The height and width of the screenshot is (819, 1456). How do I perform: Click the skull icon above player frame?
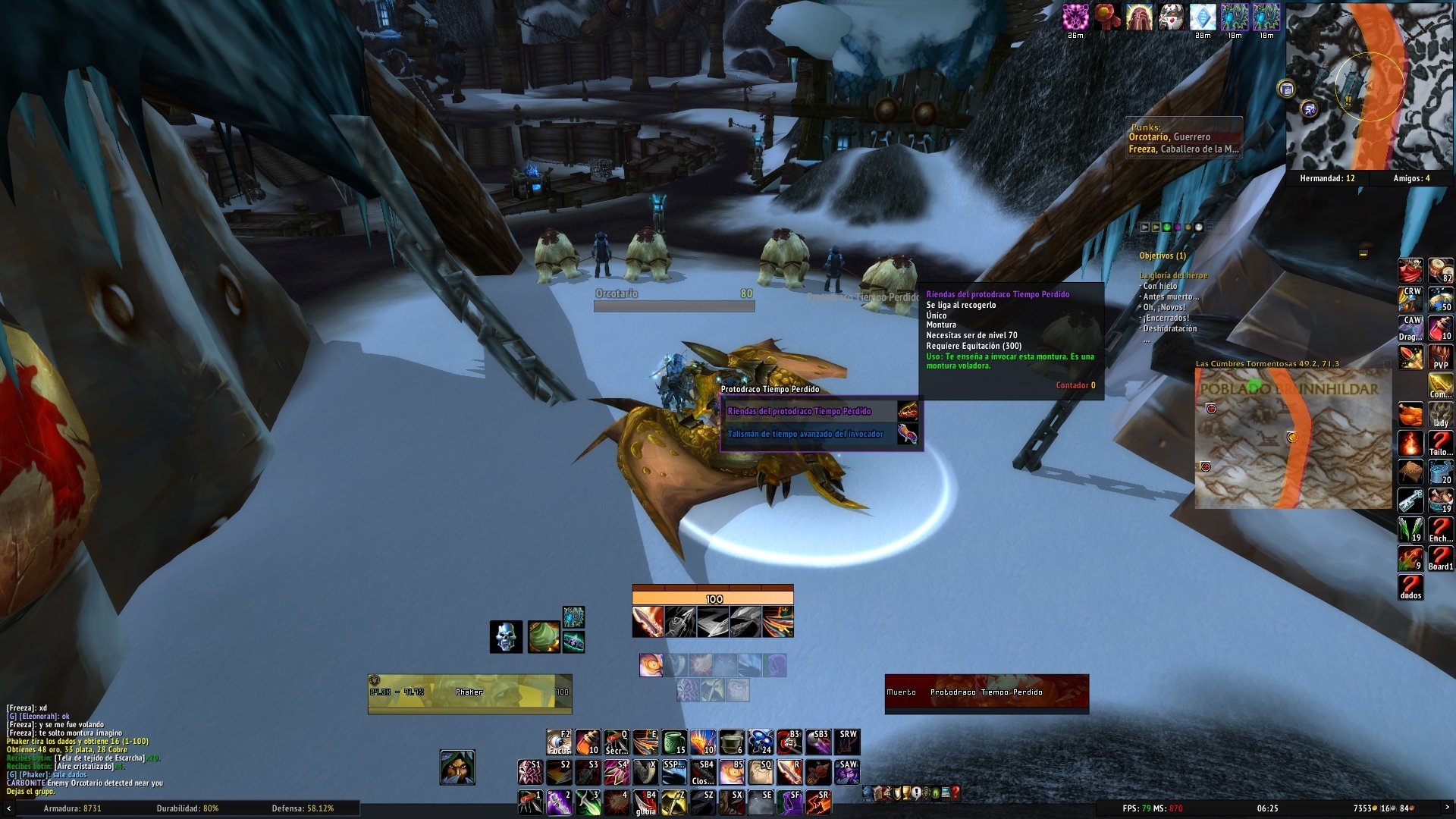click(x=506, y=637)
